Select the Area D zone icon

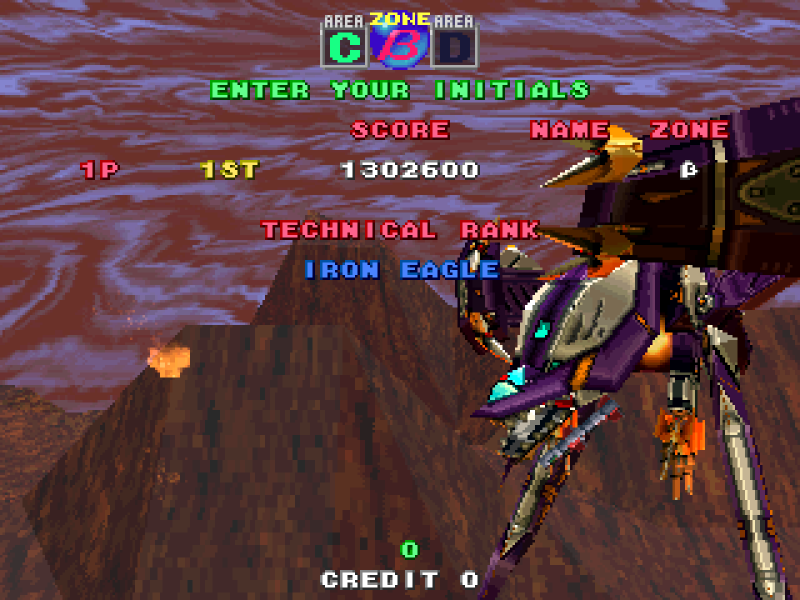(x=455, y=46)
